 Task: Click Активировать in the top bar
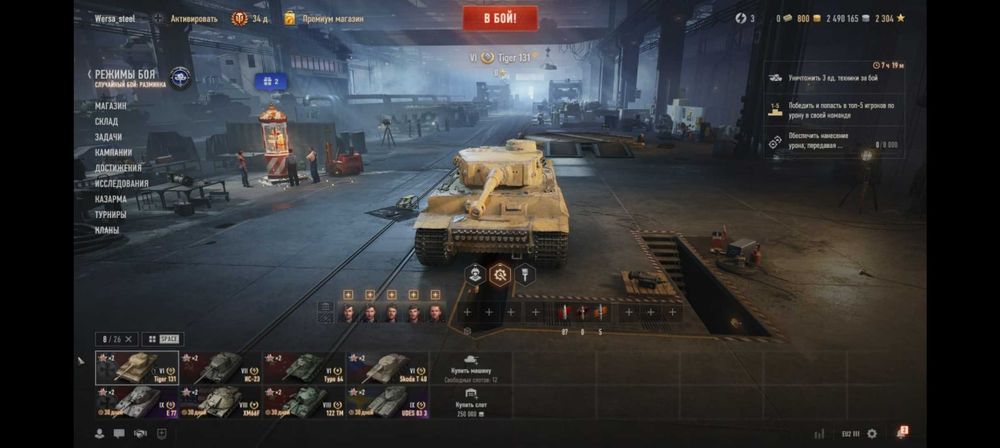coord(193,18)
